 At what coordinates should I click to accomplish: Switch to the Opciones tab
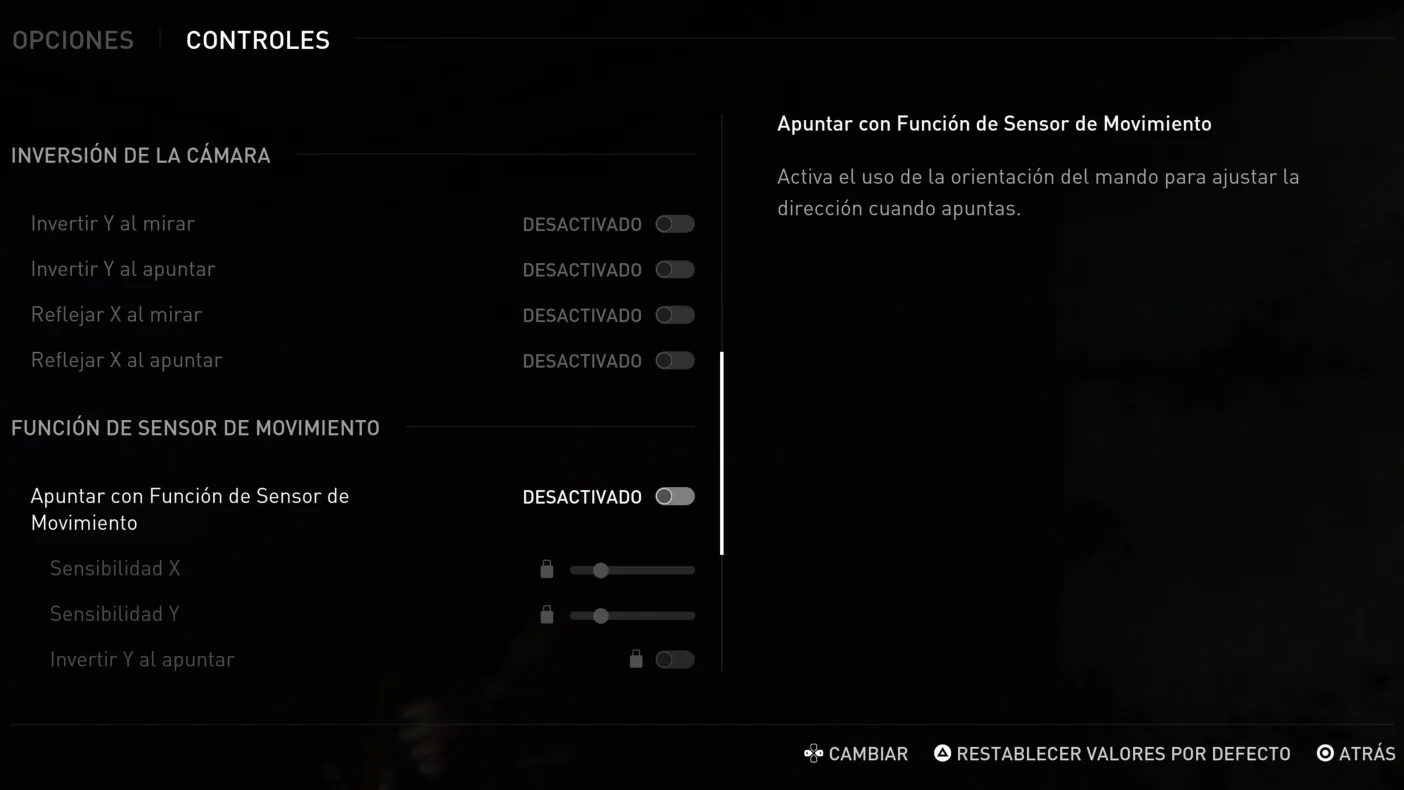[x=73, y=40]
